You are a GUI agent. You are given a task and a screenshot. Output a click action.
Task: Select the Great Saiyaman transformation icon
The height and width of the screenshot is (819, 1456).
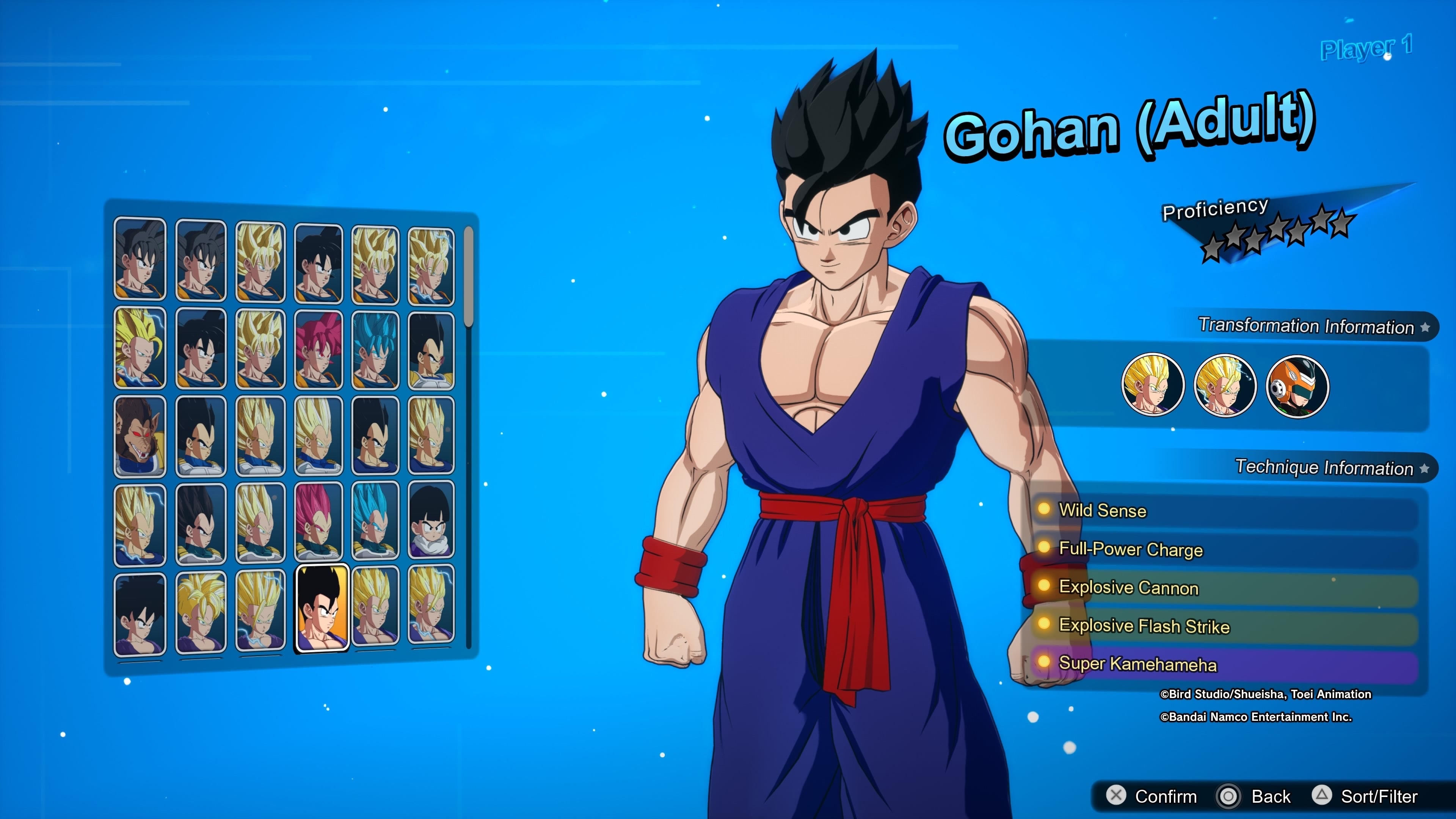pyautogui.click(x=1297, y=387)
